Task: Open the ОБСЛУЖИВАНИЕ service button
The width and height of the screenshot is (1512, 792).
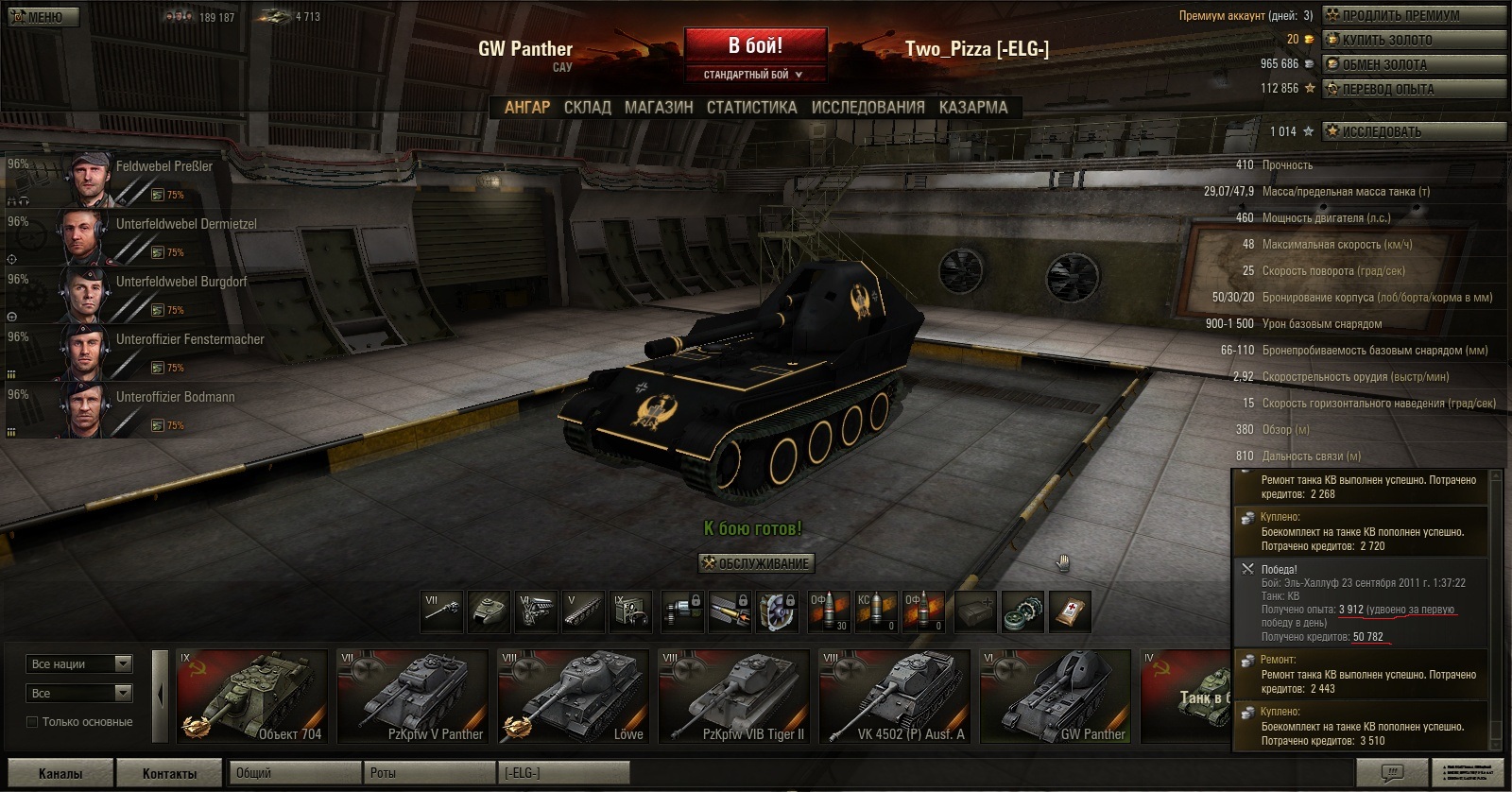Action: (756, 563)
